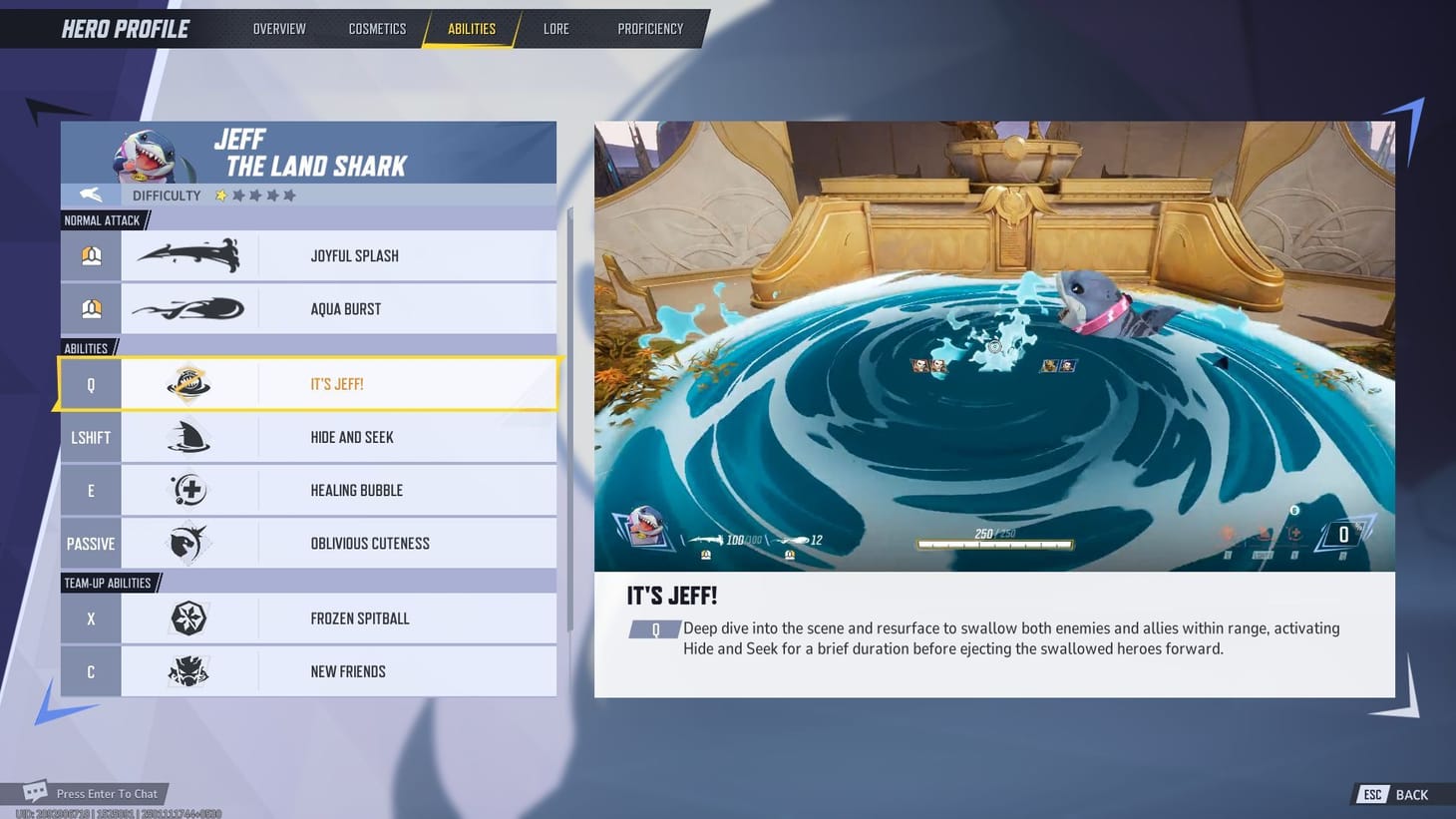Click the Q key badge in the ability description
This screenshot has height=819, width=1456.
[655, 629]
